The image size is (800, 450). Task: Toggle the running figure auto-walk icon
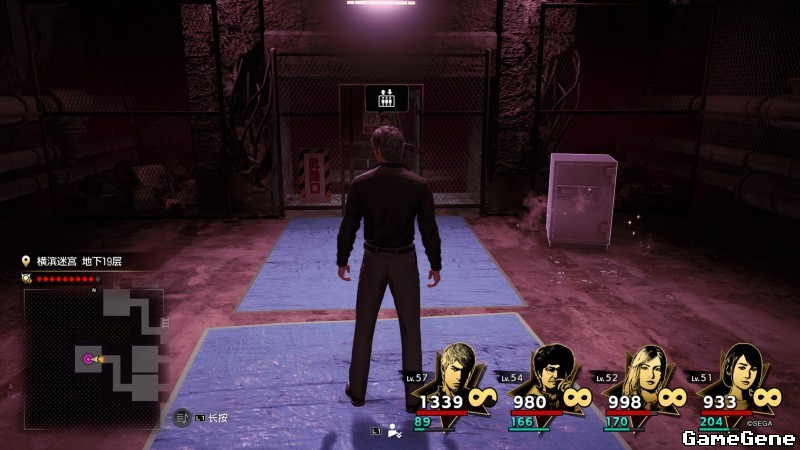click(x=394, y=430)
